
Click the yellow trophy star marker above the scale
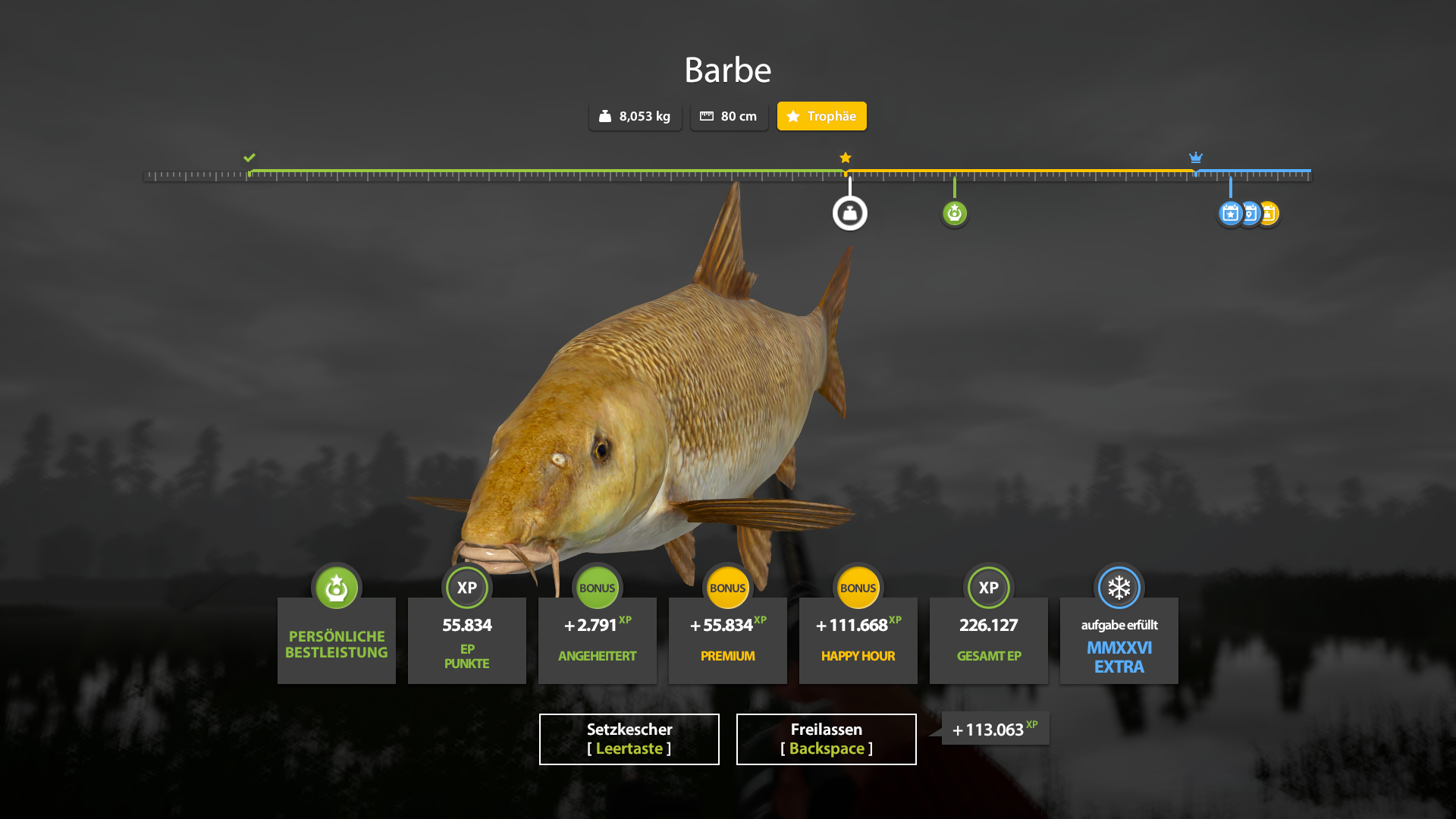845,157
